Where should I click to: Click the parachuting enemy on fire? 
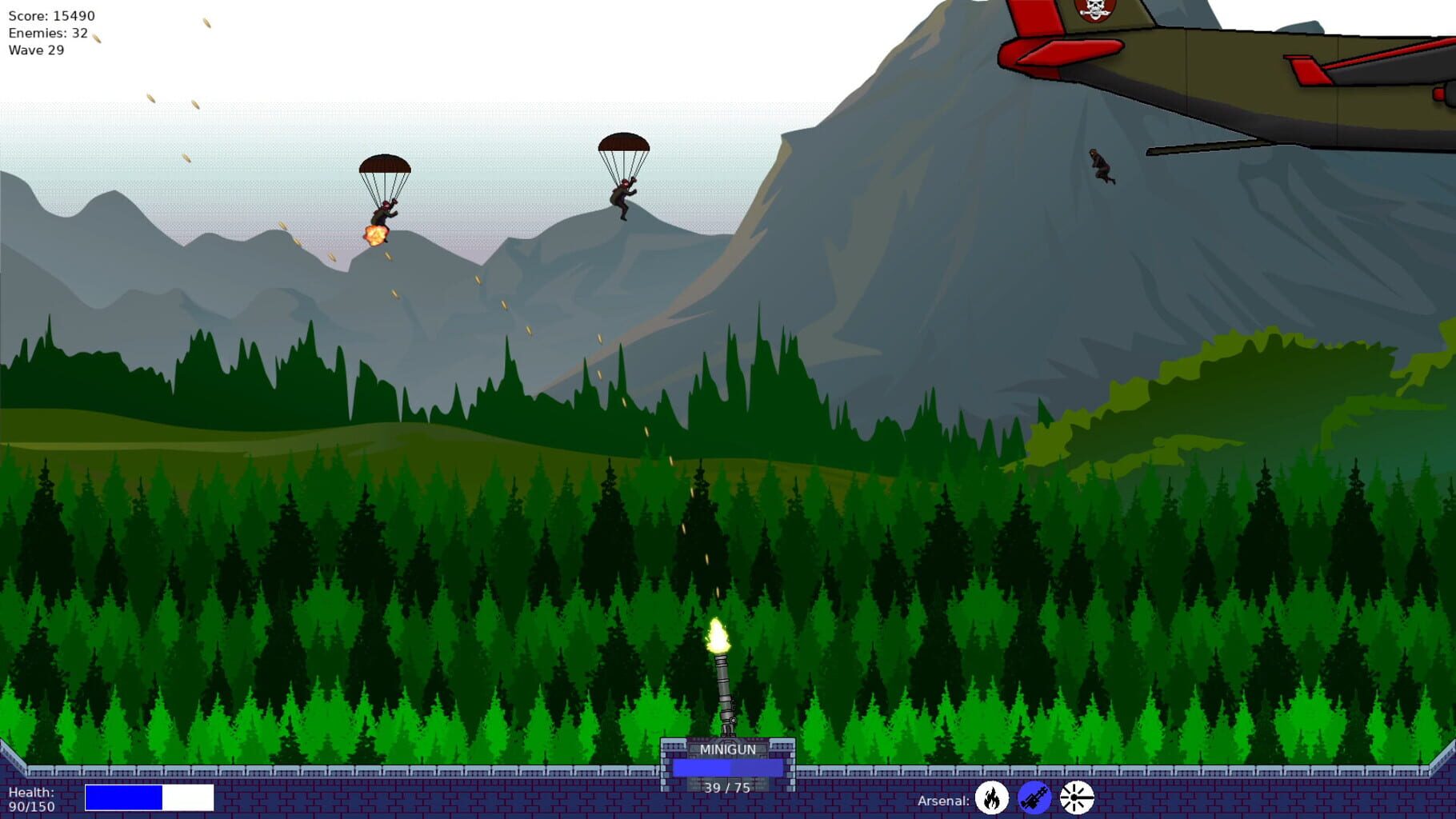point(381,216)
